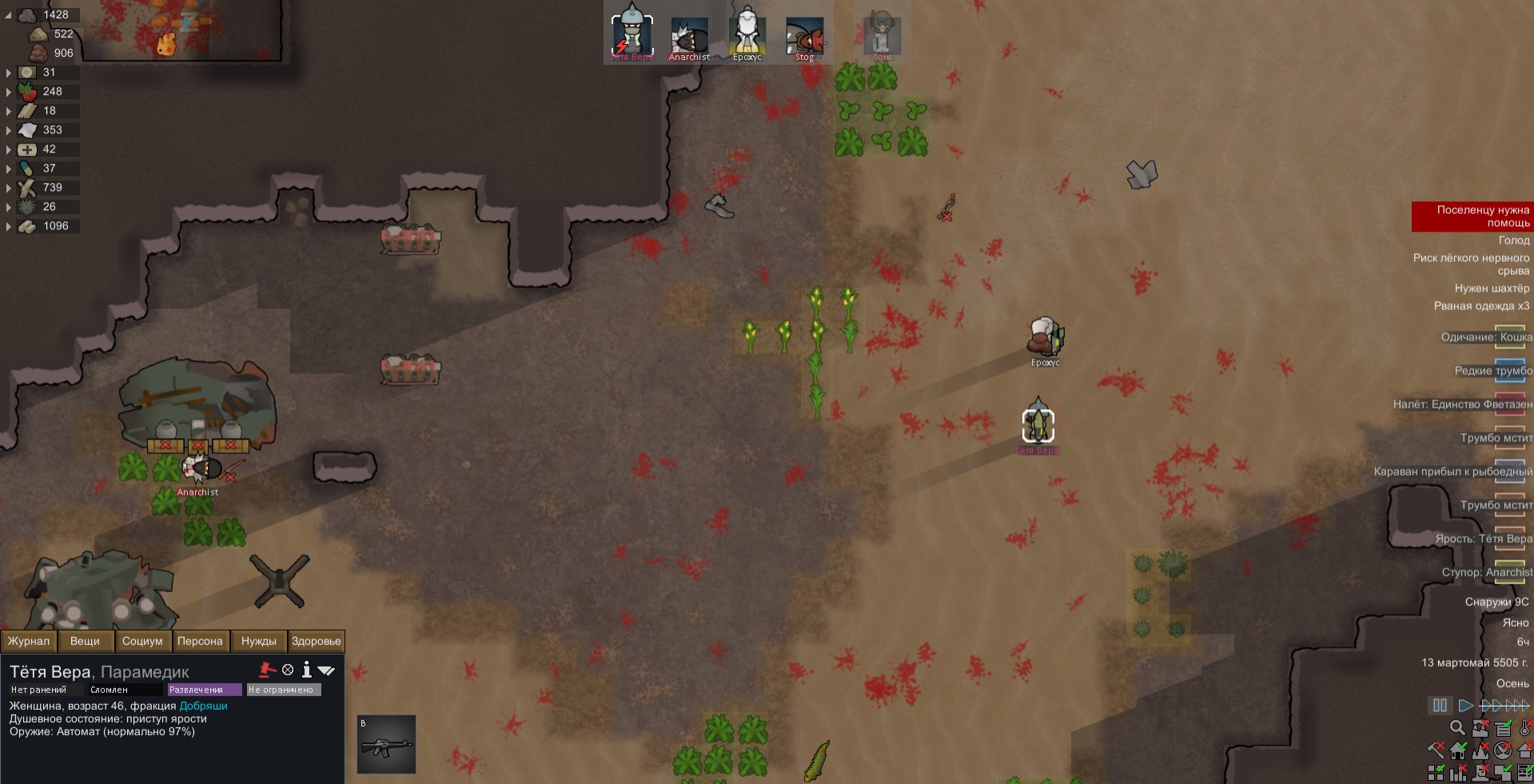1534x784 pixels.
Task: Switch to the Нужды tab
Action: click(x=258, y=641)
